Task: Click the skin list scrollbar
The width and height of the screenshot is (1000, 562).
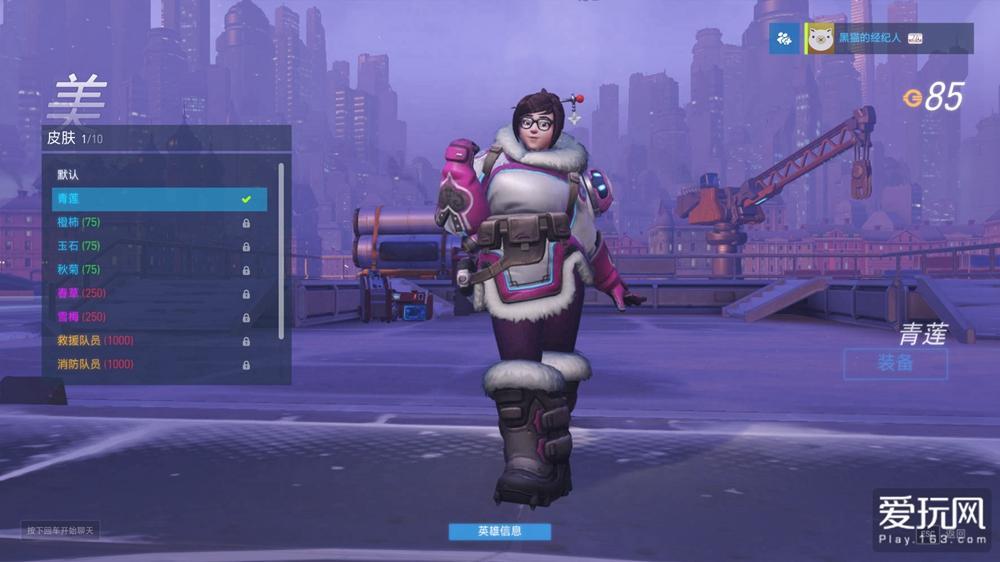Action: pyautogui.click(x=281, y=250)
